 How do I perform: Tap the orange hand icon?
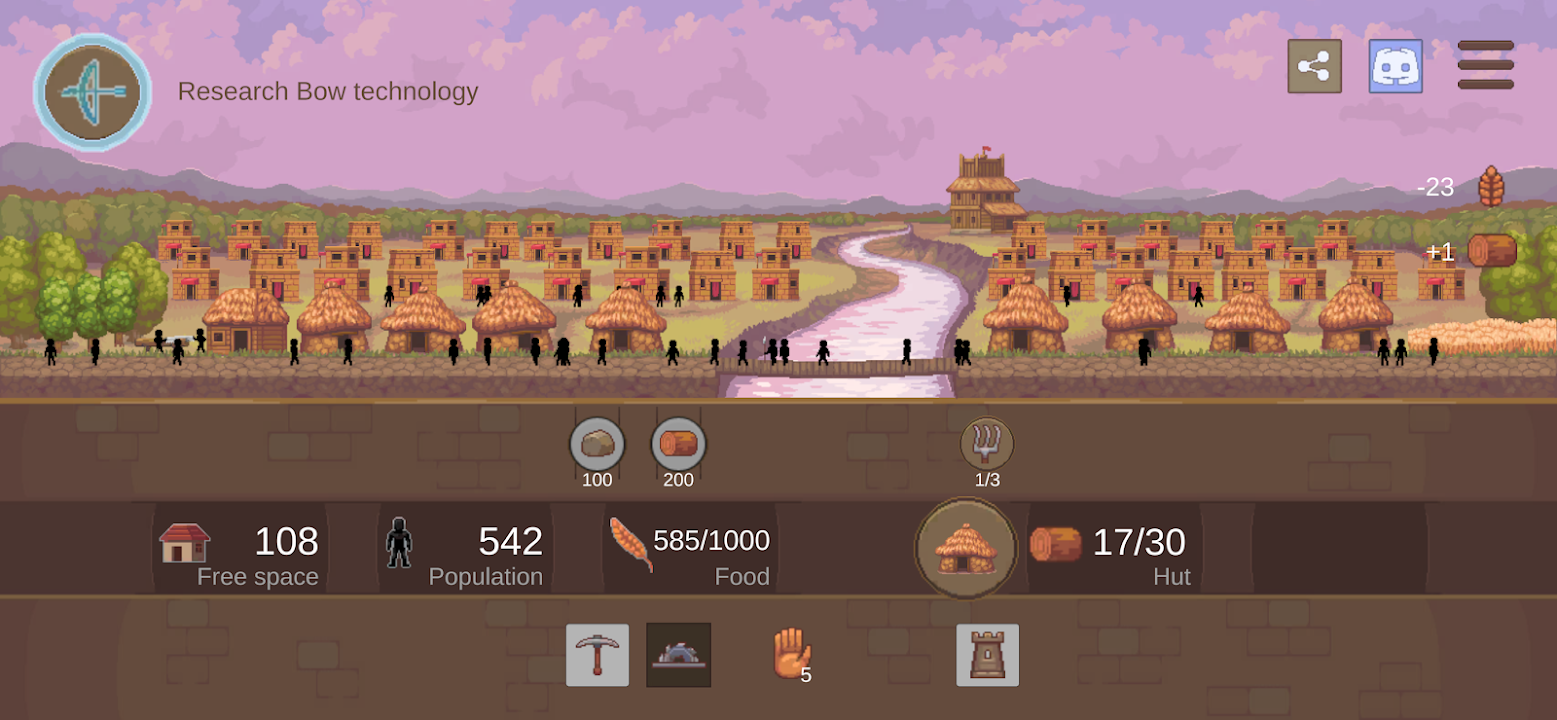[790, 653]
